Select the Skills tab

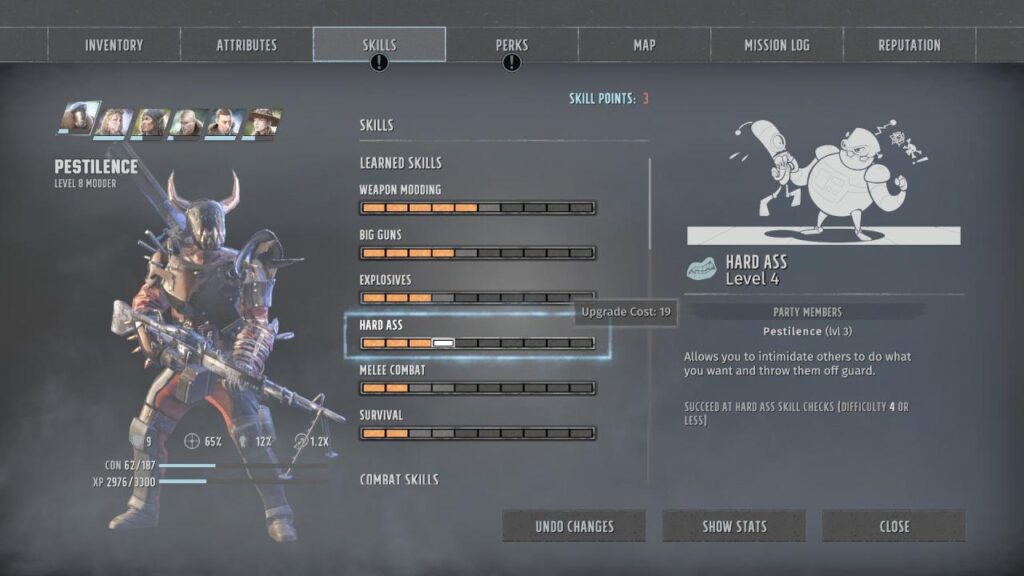pyautogui.click(x=379, y=45)
